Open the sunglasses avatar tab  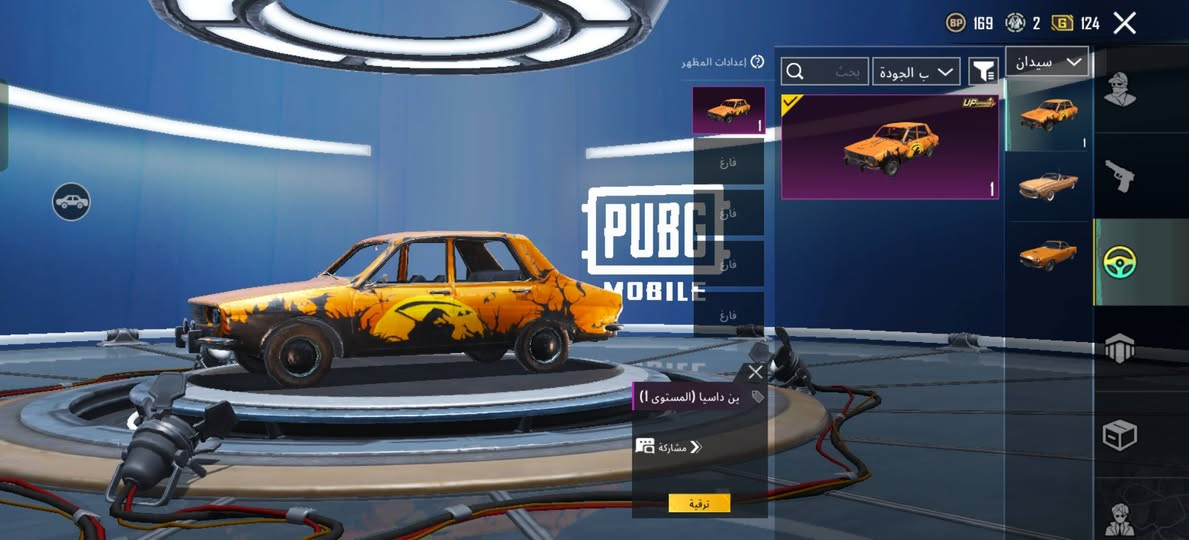click(x=1120, y=517)
